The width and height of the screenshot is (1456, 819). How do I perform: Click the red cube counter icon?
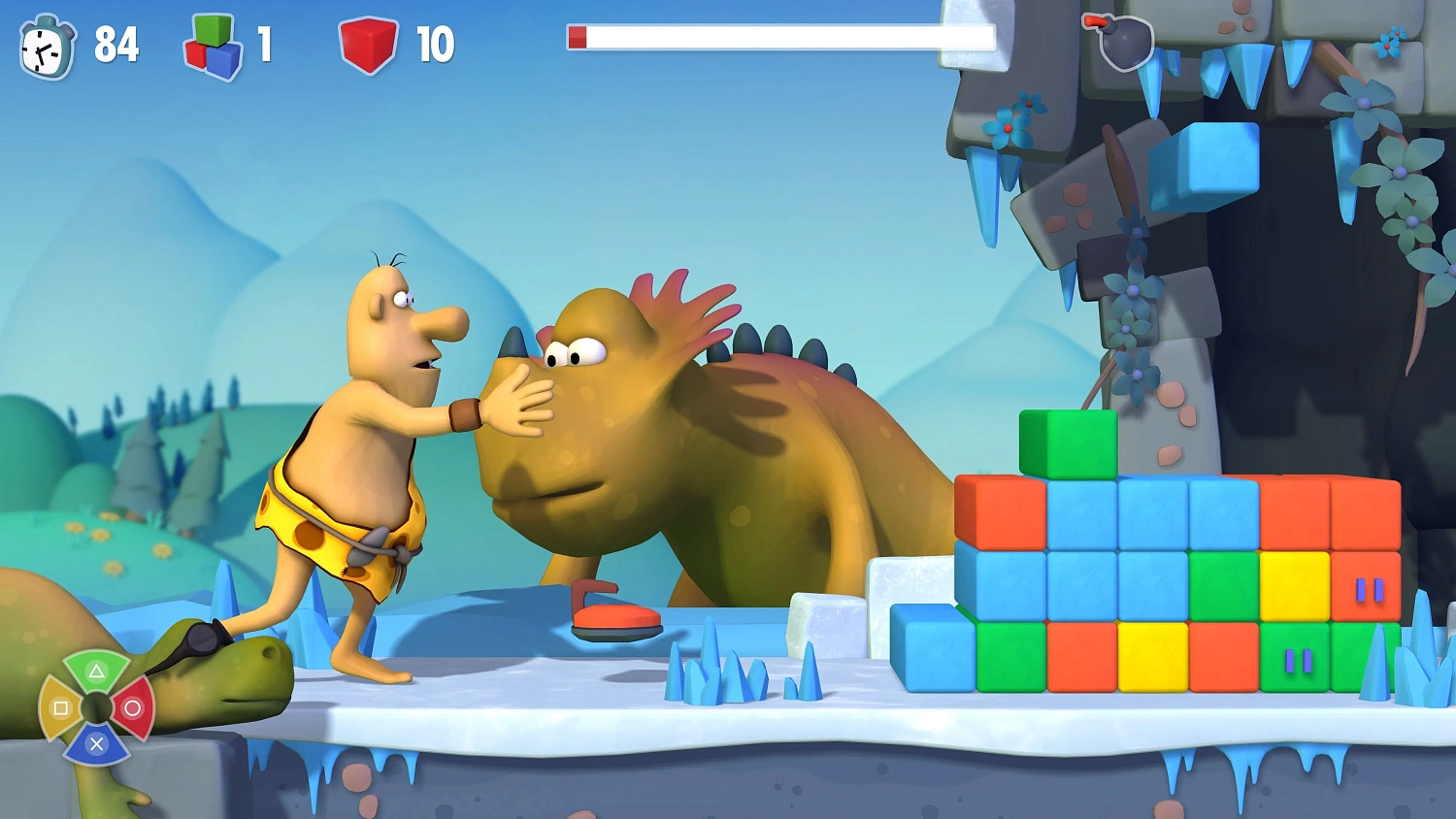pyautogui.click(x=368, y=45)
